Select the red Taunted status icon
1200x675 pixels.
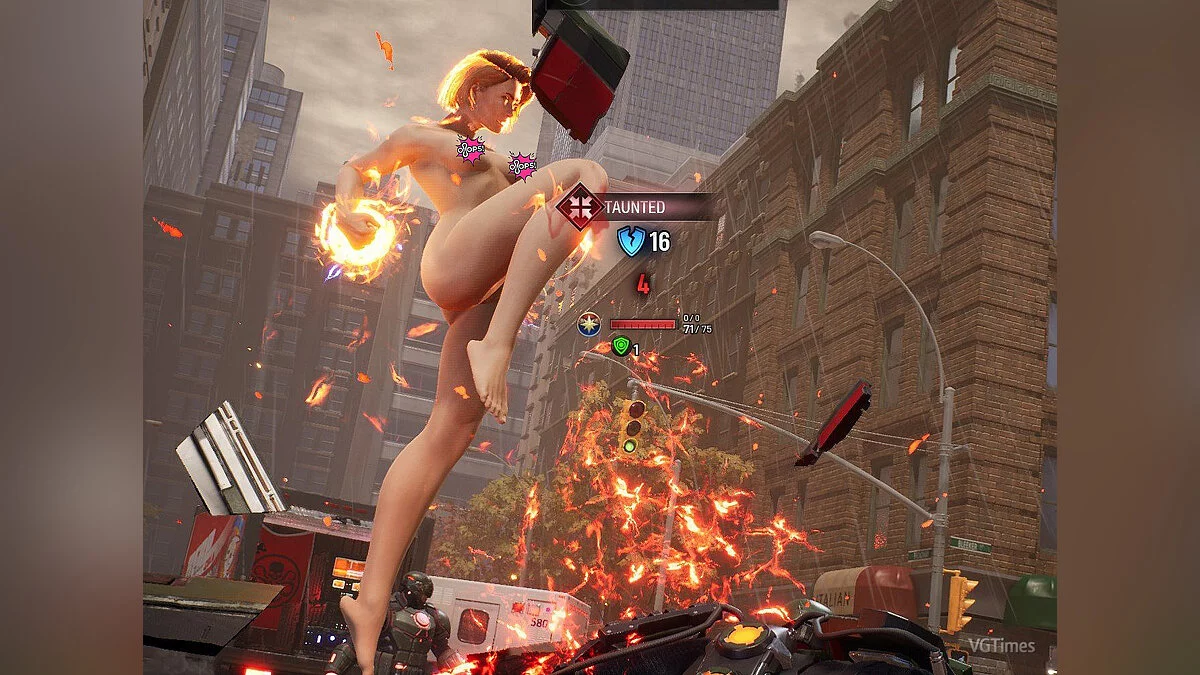coord(580,207)
